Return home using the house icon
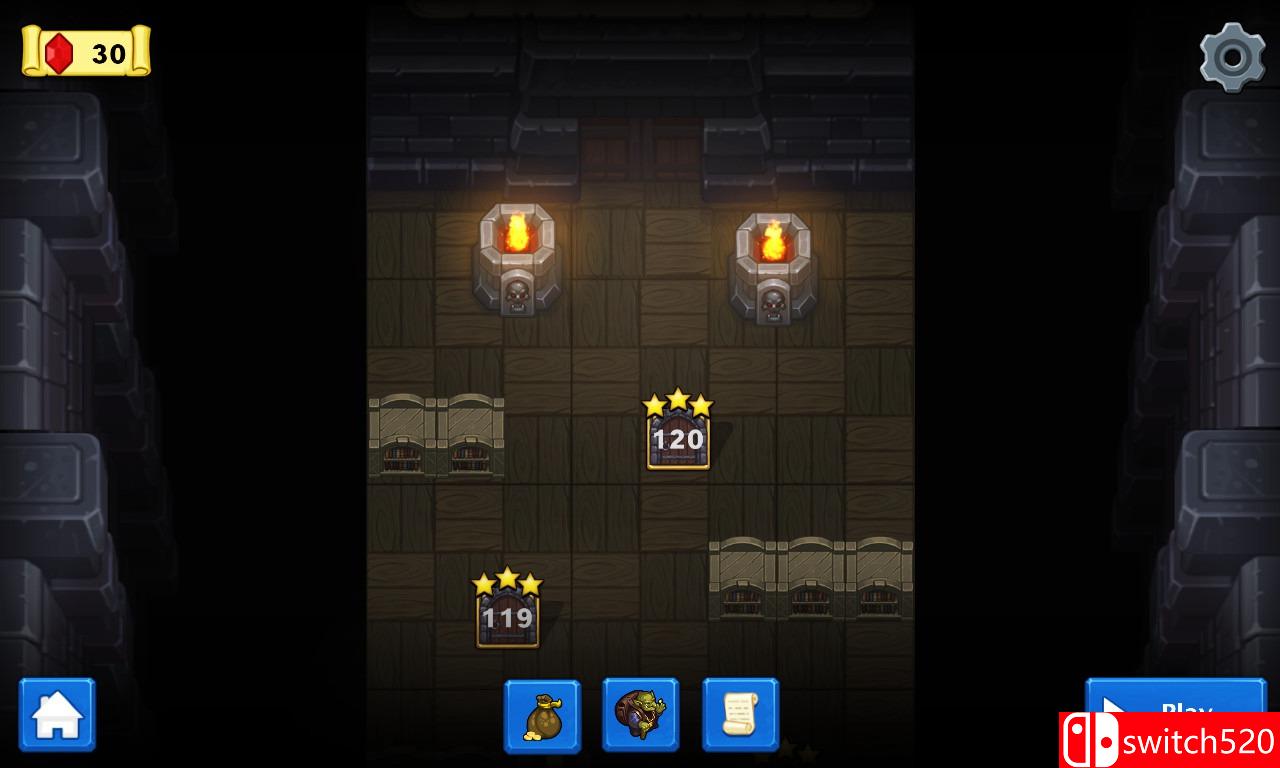This screenshot has width=1280, height=768. tap(57, 714)
